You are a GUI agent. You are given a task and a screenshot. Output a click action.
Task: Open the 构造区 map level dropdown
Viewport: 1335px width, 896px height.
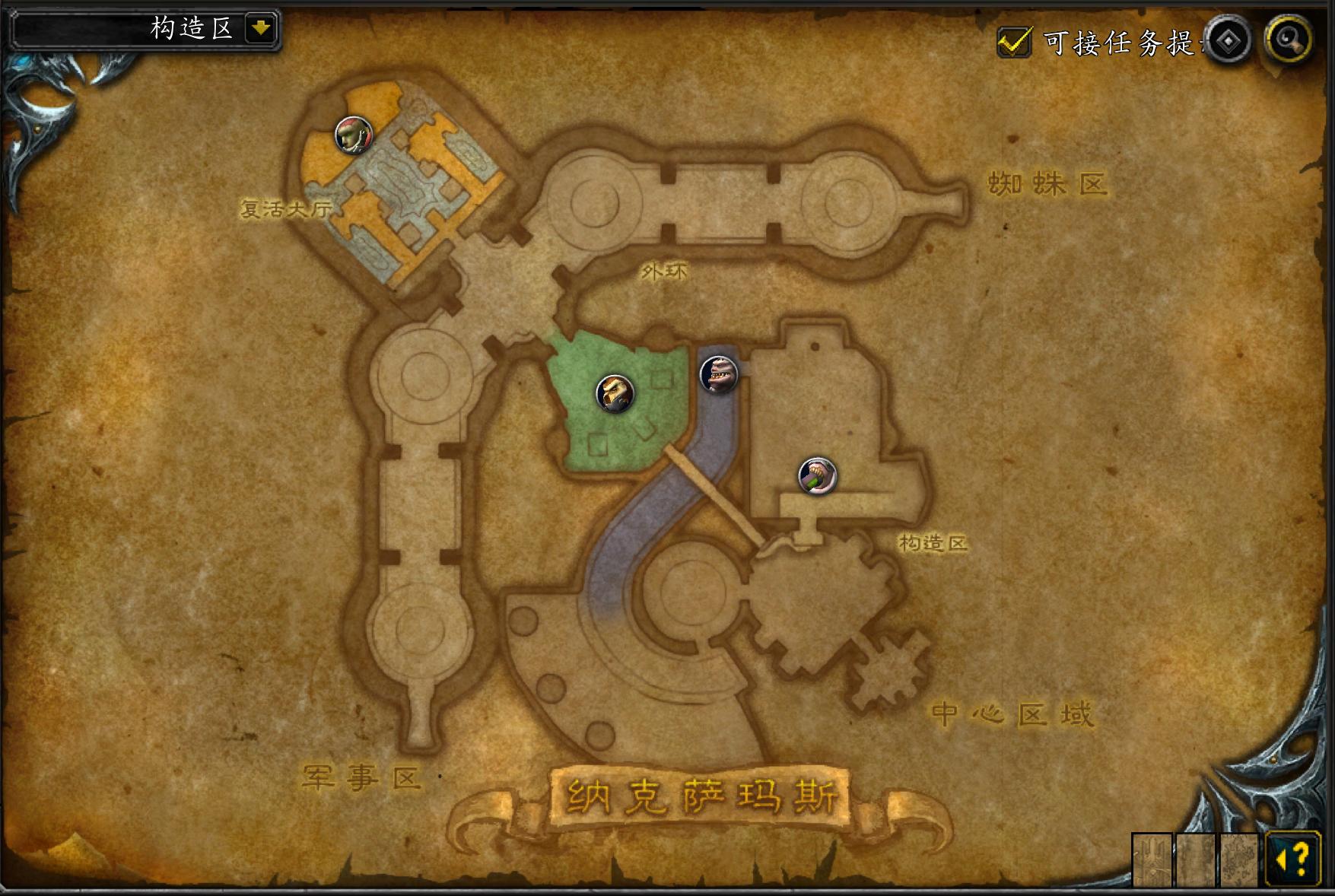pos(260,29)
